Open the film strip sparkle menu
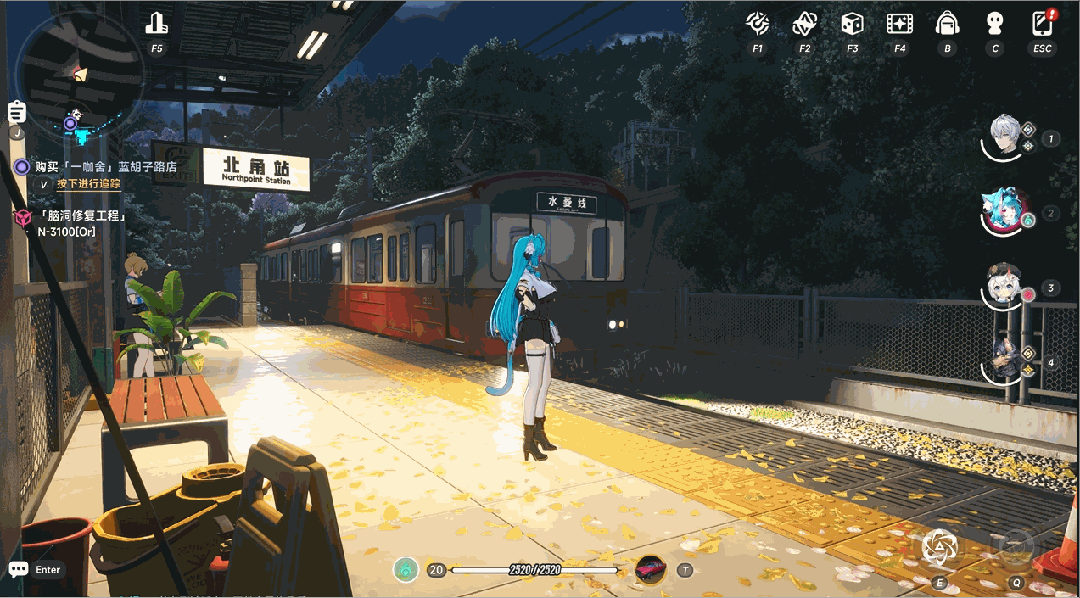1080x598 pixels. 900,23
